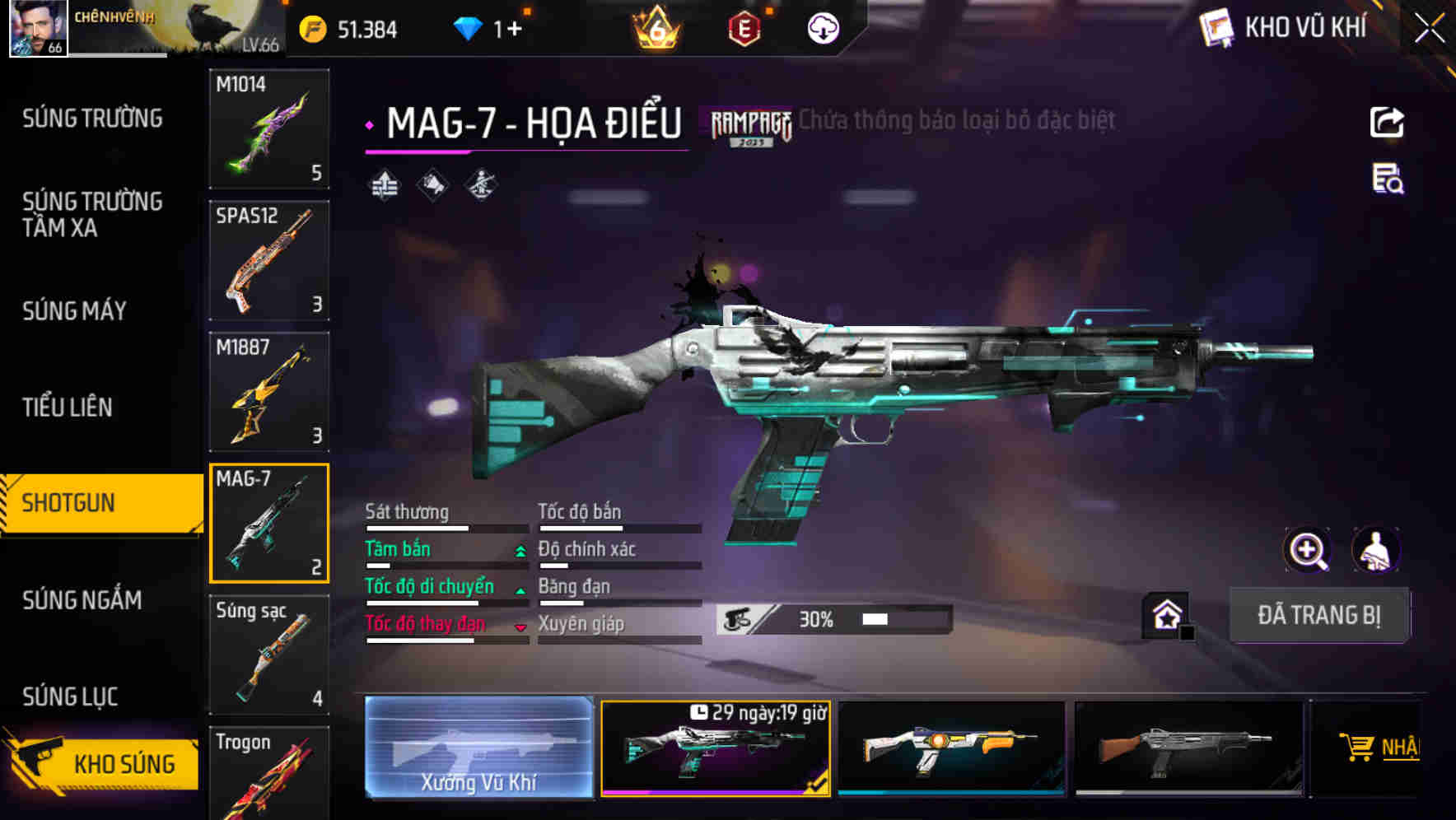Expand Tầm bắn stat with green arrows
This screenshot has width=1456, height=820.
[x=520, y=549]
